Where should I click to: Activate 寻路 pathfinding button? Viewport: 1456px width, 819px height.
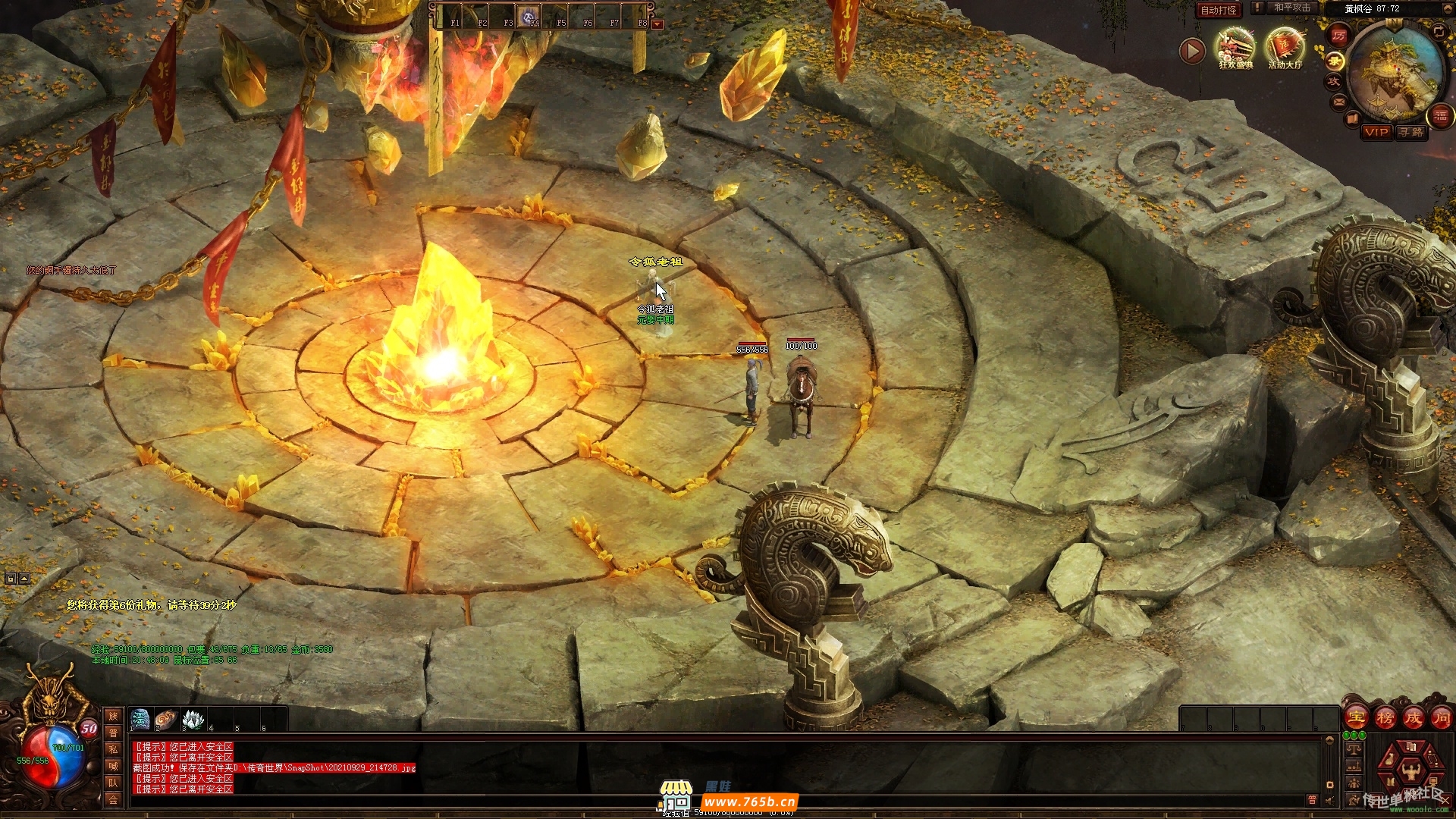coord(1411,132)
